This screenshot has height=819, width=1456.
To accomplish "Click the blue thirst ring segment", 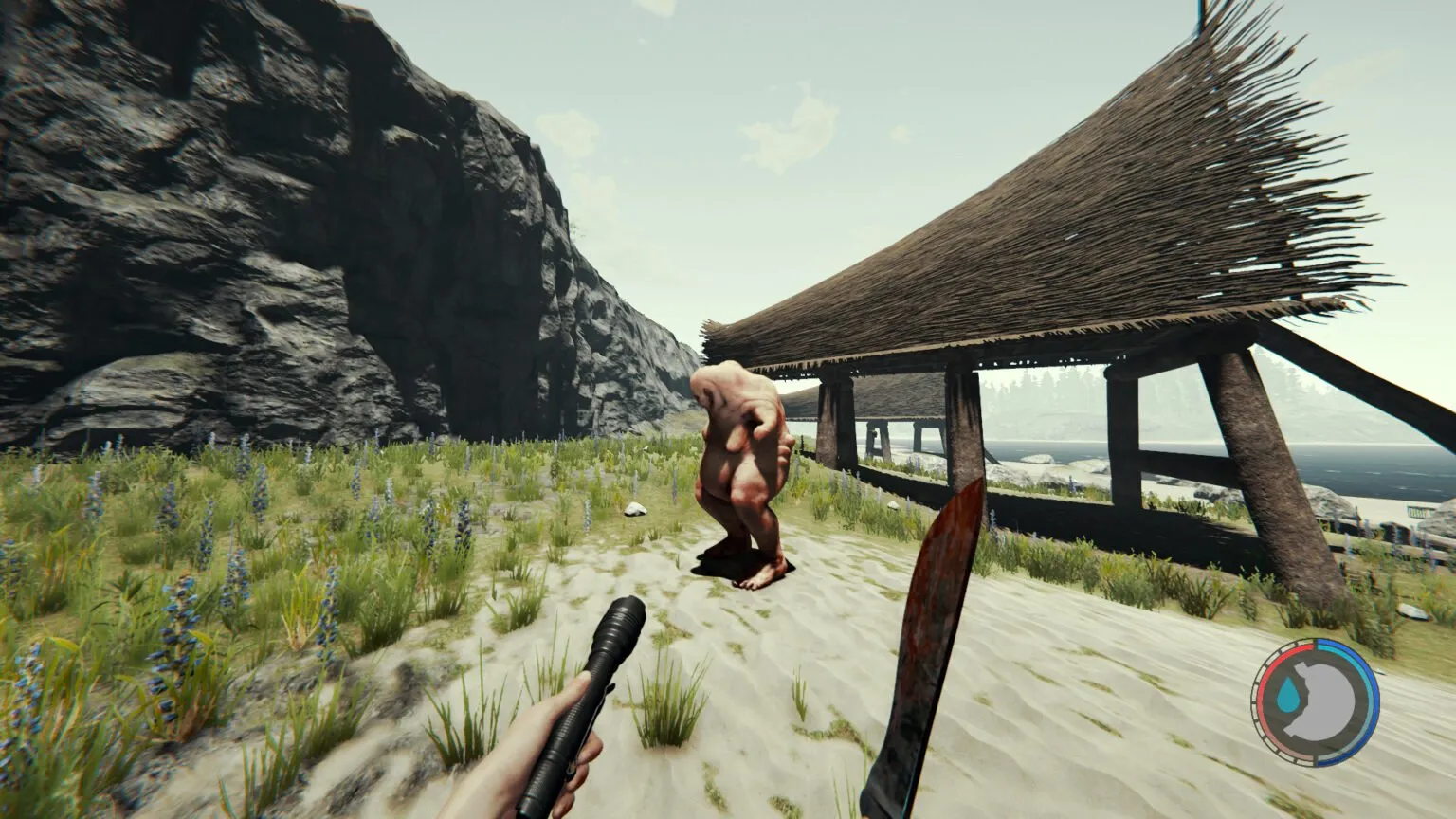I will click(1357, 673).
